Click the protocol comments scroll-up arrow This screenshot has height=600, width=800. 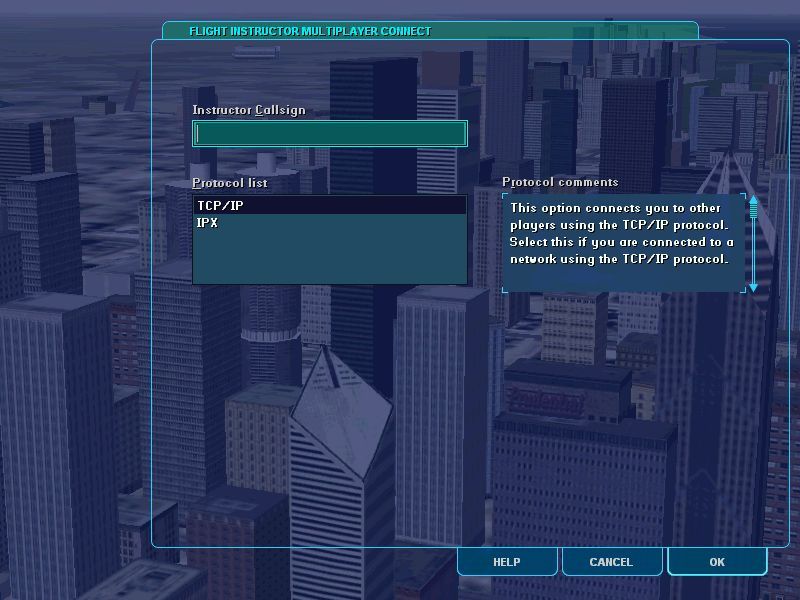[753, 201]
